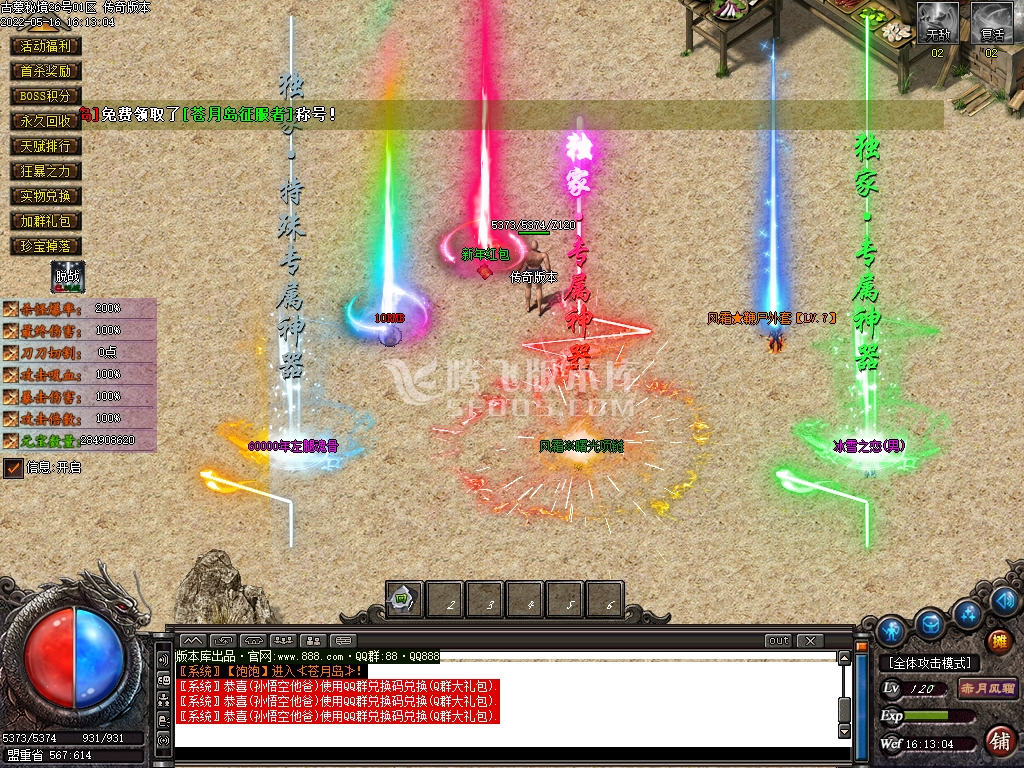Open the 铺 shop button
Screen dimensions: 1024x768
[x=998, y=741]
